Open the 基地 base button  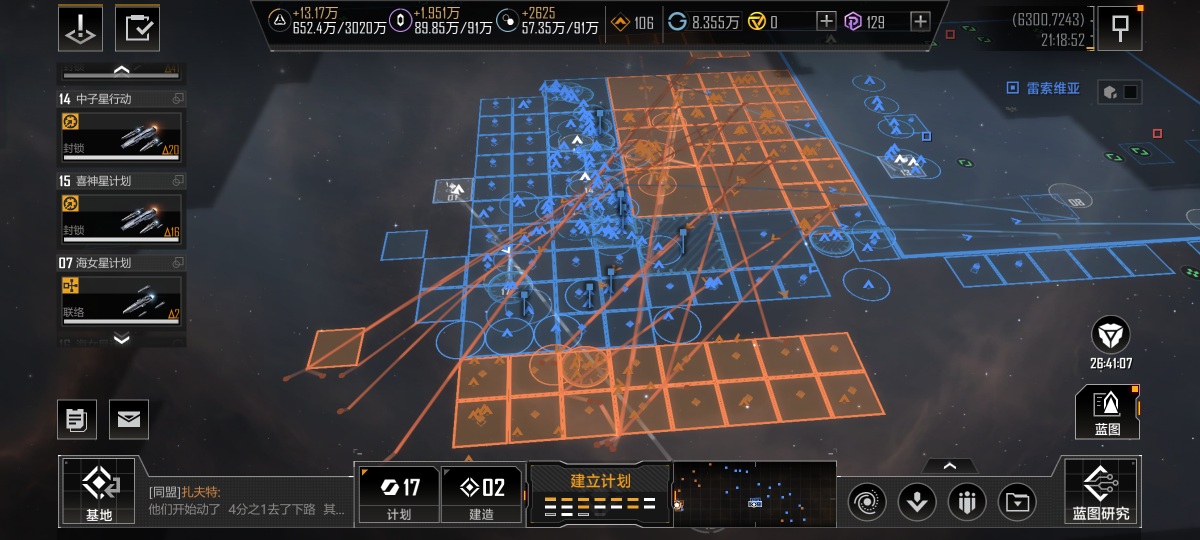tap(98, 491)
